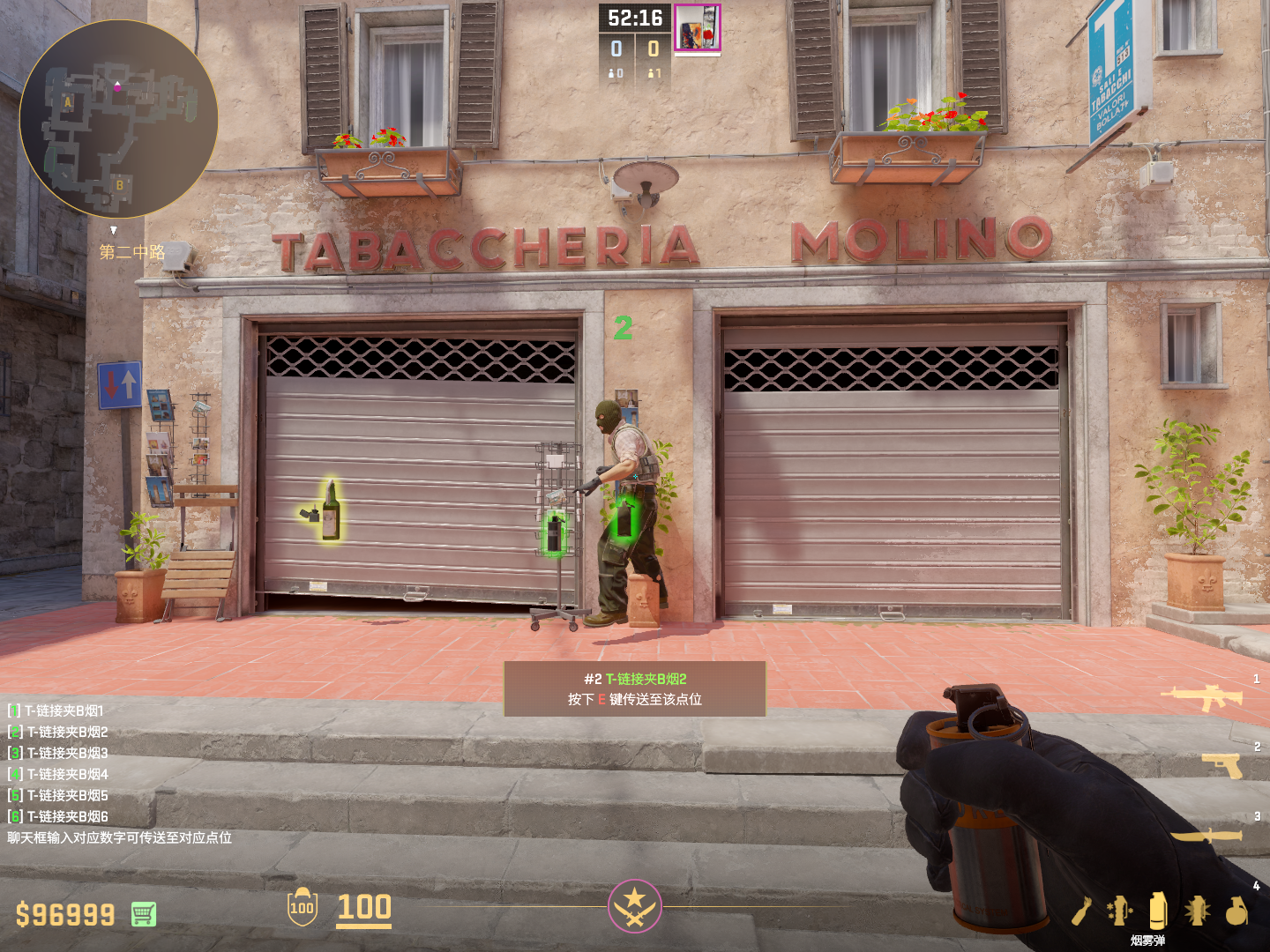Select the HE grenade icon
This screenshot has height=952, width=1270.
point(1236,911)
